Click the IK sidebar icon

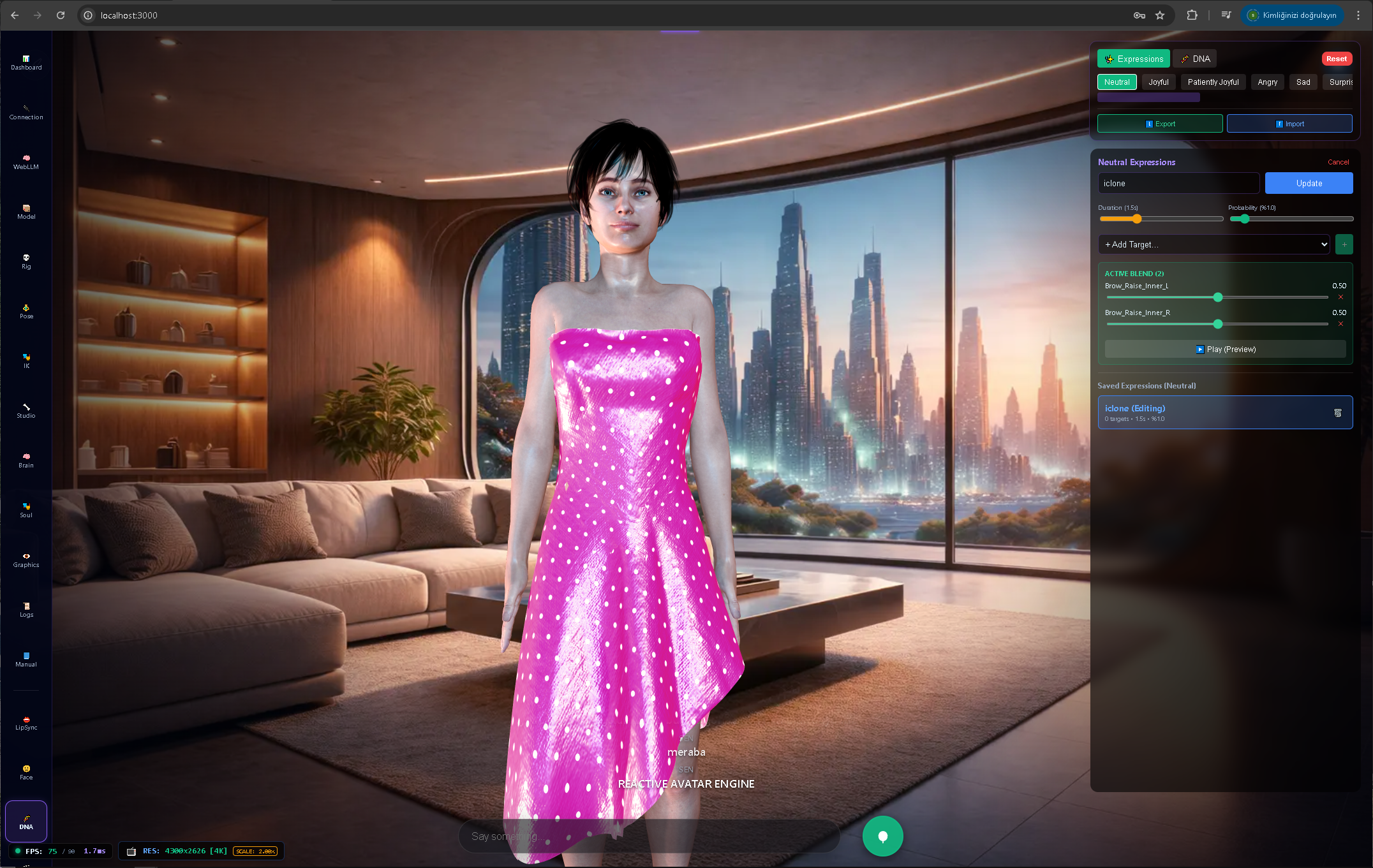click(26, 361)
